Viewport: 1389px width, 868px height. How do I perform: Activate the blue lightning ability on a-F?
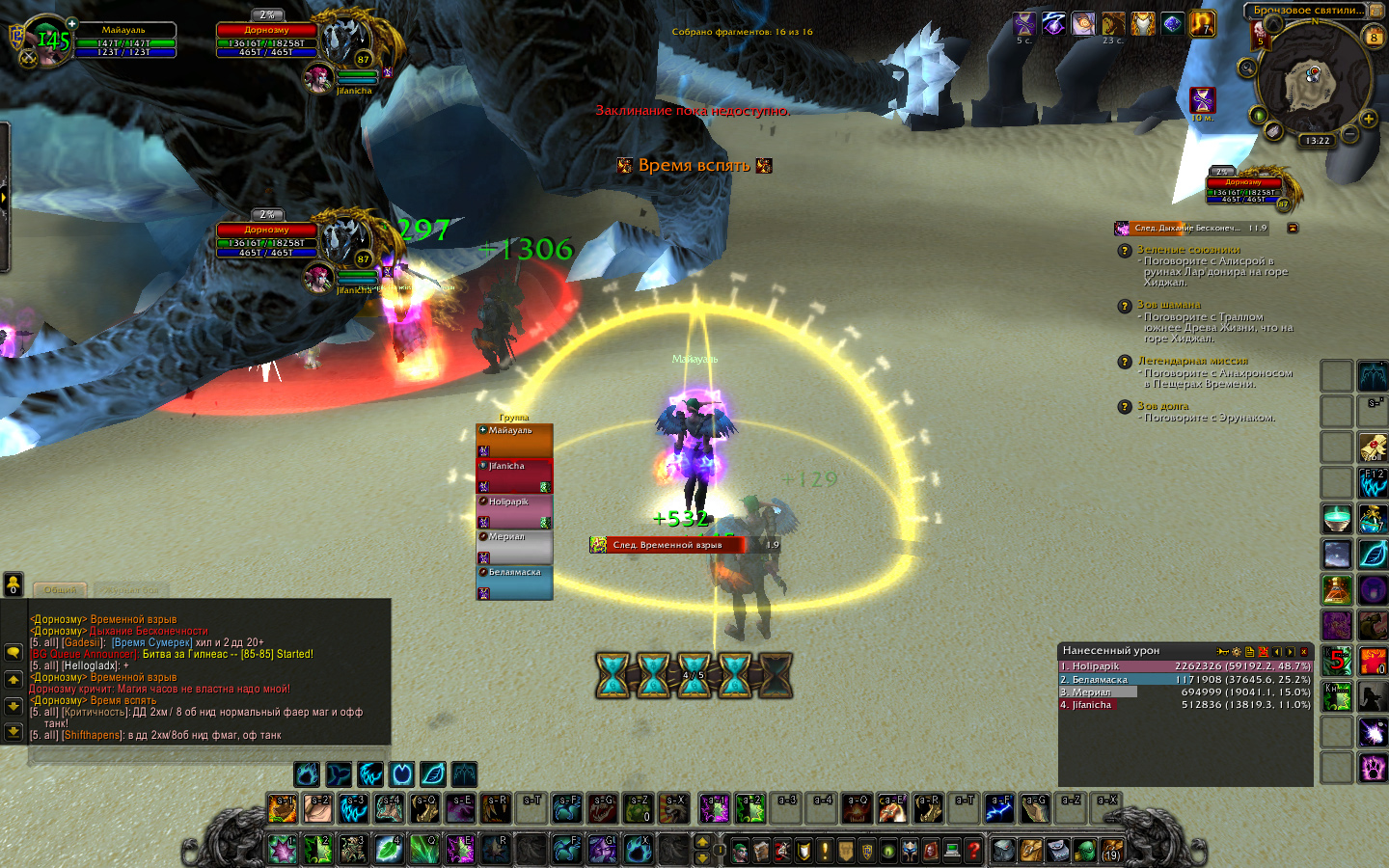point(1000,809)
